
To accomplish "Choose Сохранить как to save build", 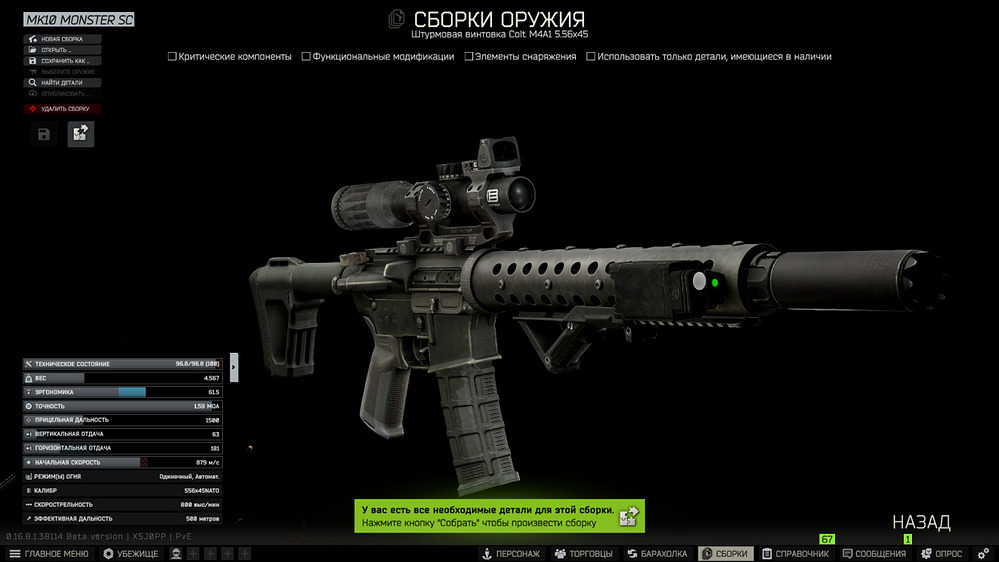I will click(x=62, y=61).
